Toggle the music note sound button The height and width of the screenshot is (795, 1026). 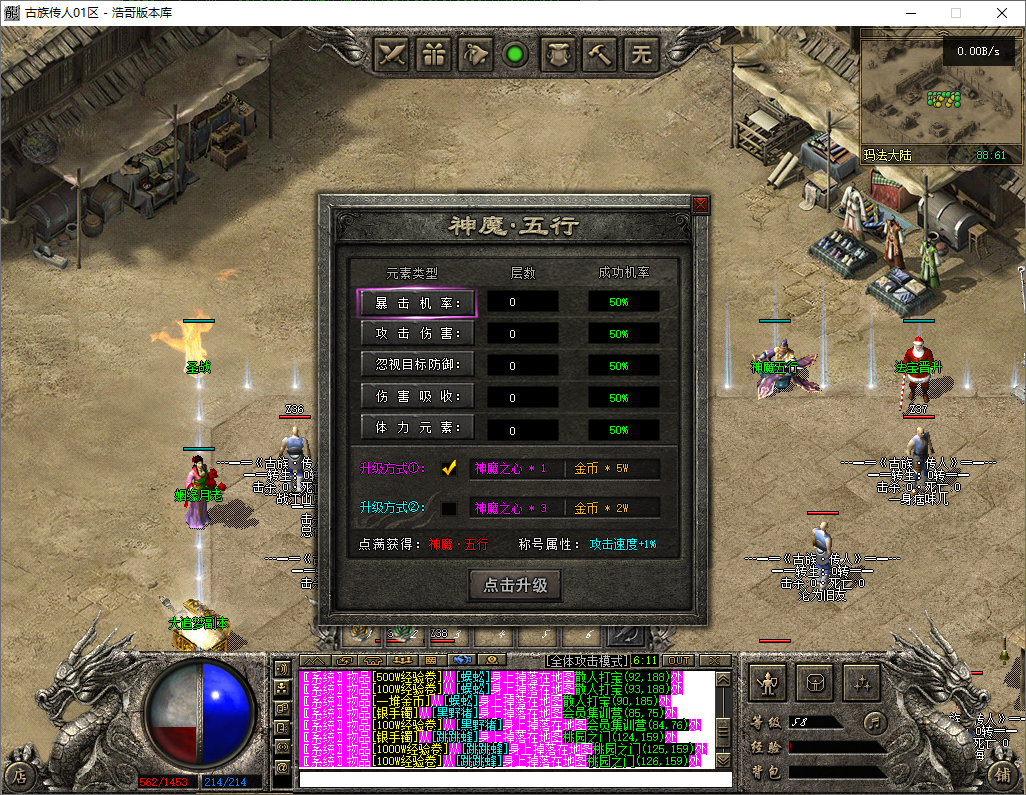(x=875, y=721)
